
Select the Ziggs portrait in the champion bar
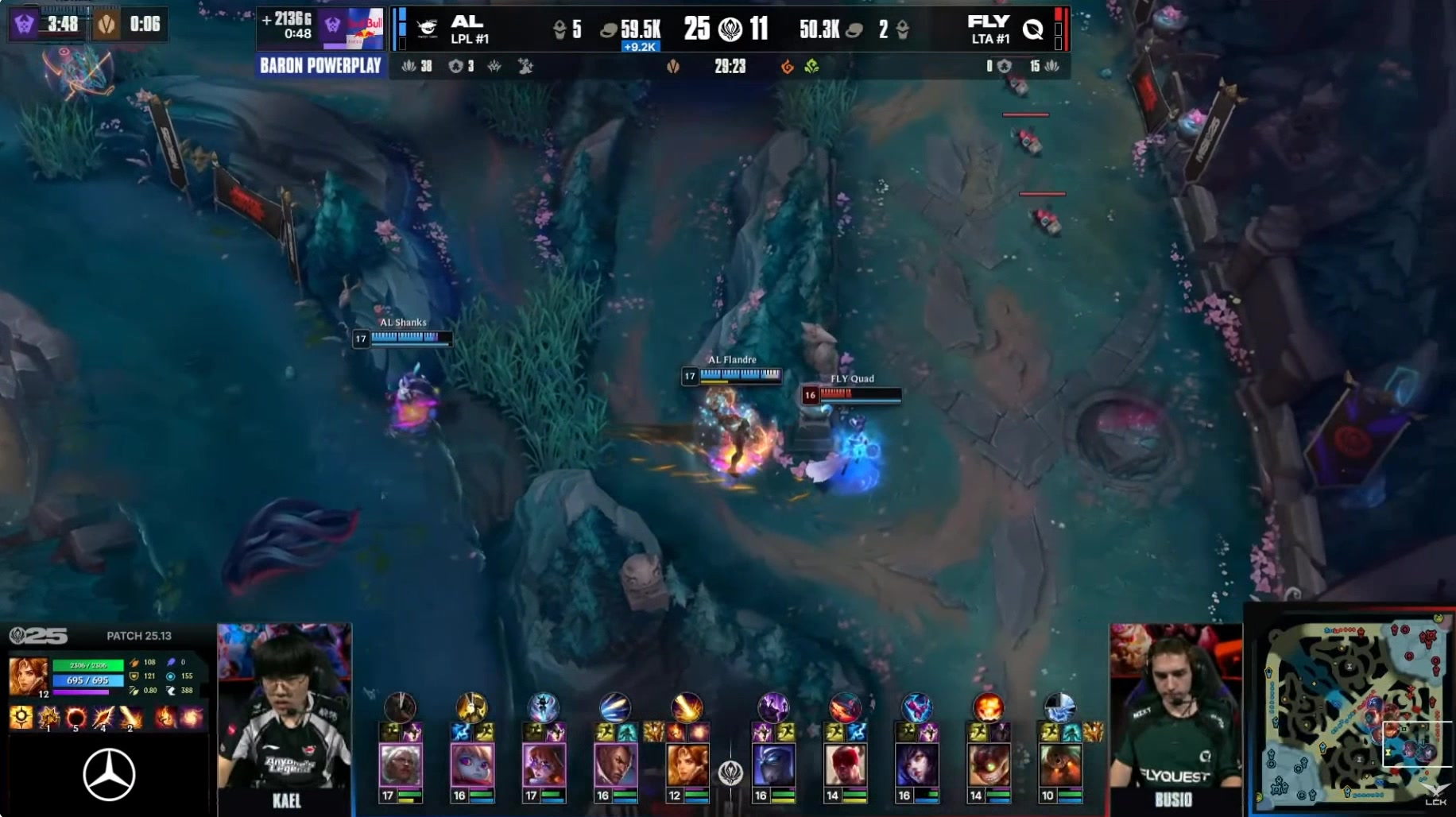pos(988,765)
